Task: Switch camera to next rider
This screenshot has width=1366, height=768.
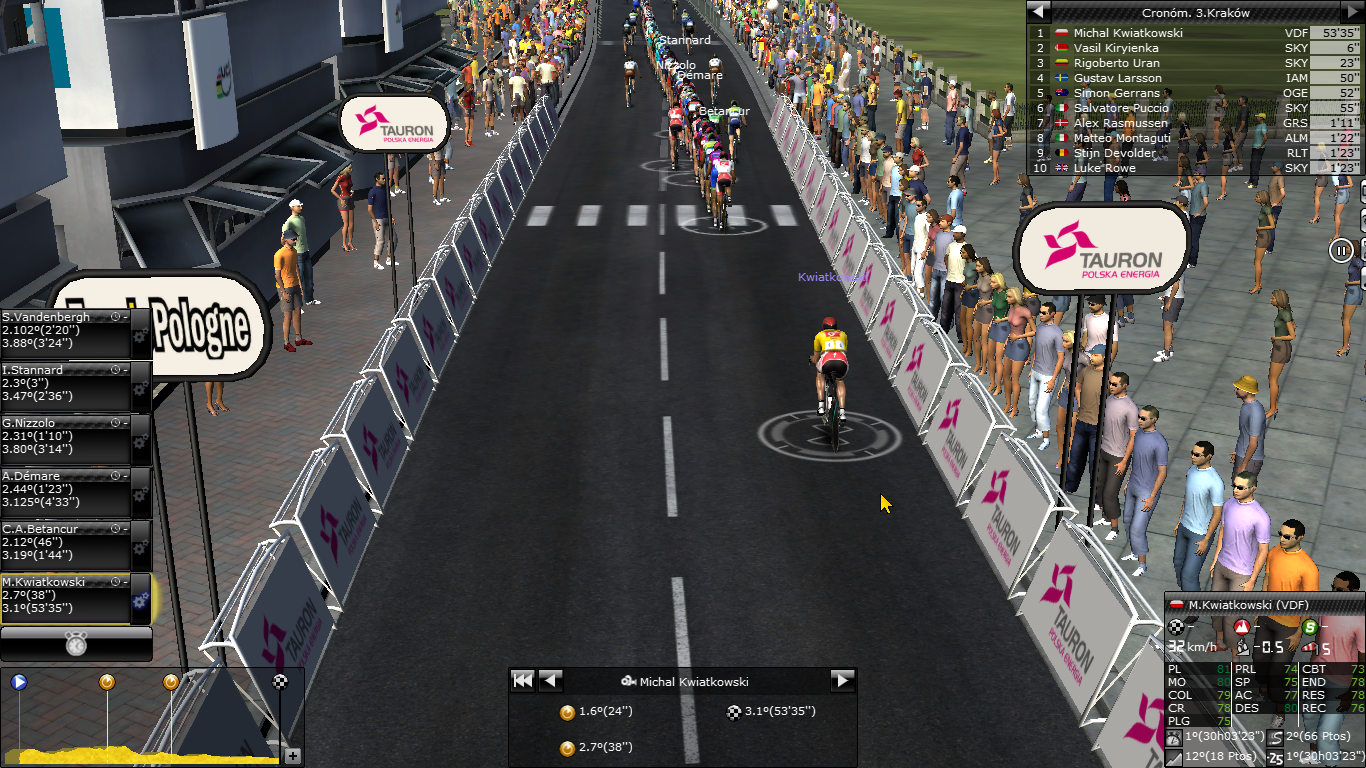Action: tap(843, 681)
